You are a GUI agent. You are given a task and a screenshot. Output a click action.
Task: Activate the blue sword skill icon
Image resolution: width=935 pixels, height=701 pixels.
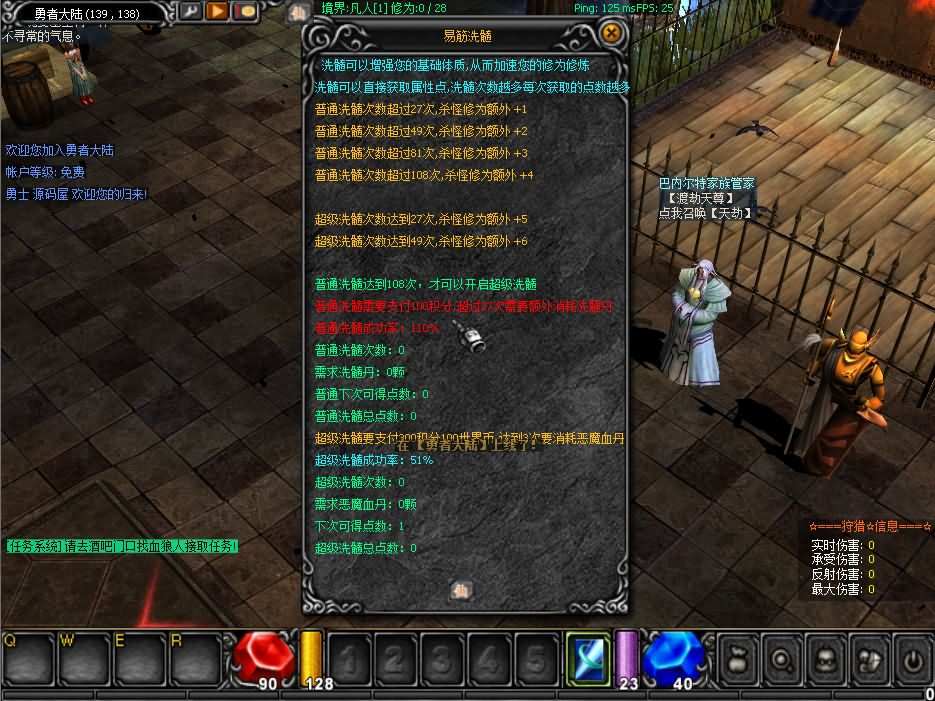point(587,659)
